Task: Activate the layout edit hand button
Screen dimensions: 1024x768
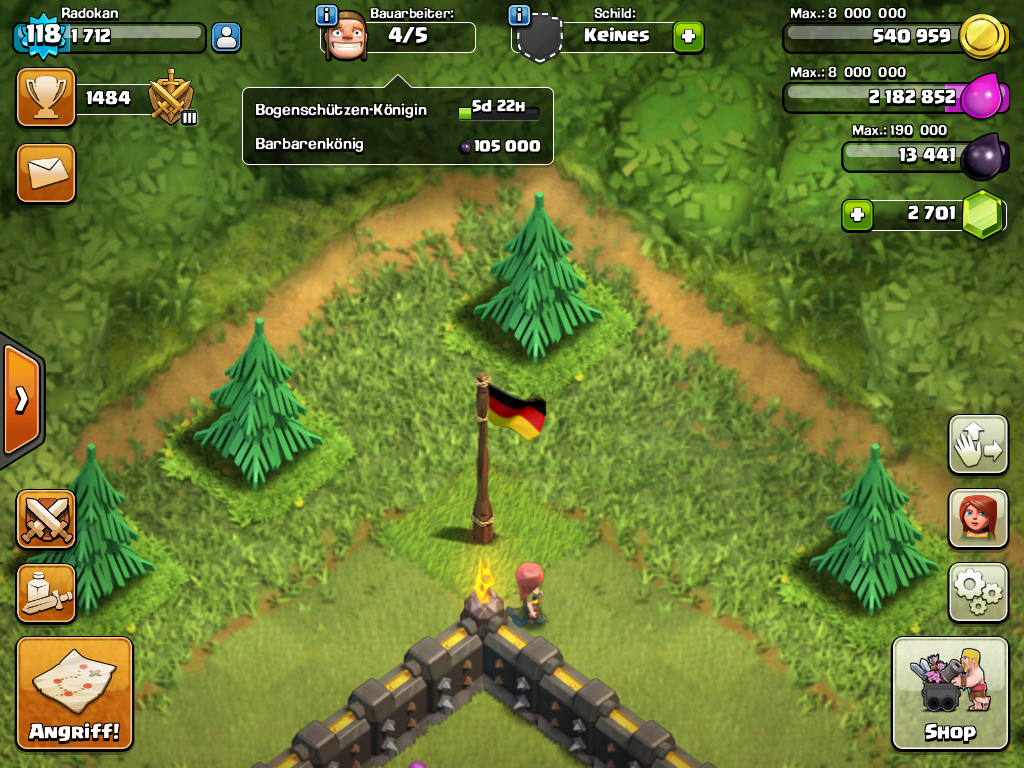Action: [x=977, y=444]
